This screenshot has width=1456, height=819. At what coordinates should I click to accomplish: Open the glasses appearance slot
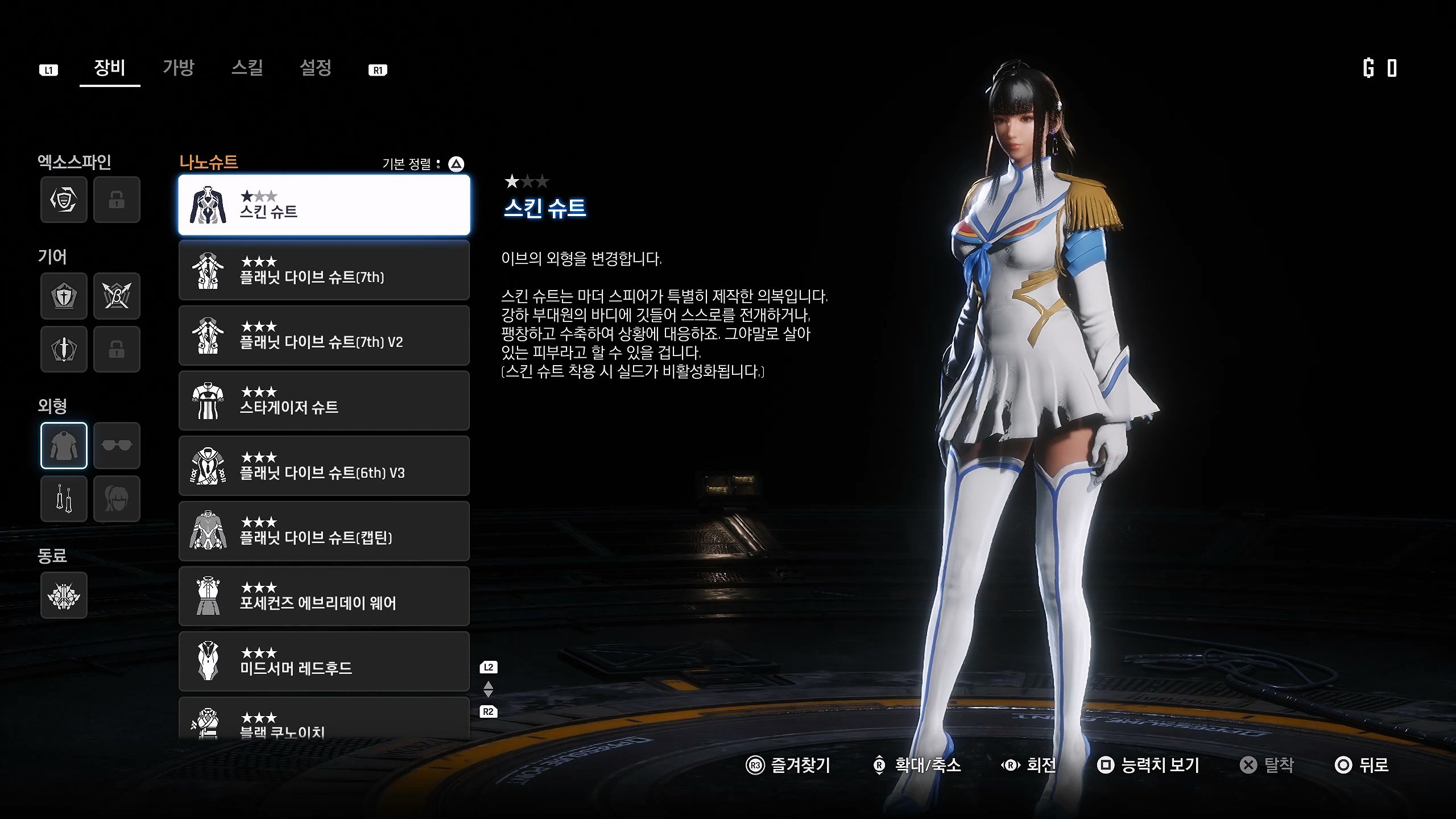point(117,445)
